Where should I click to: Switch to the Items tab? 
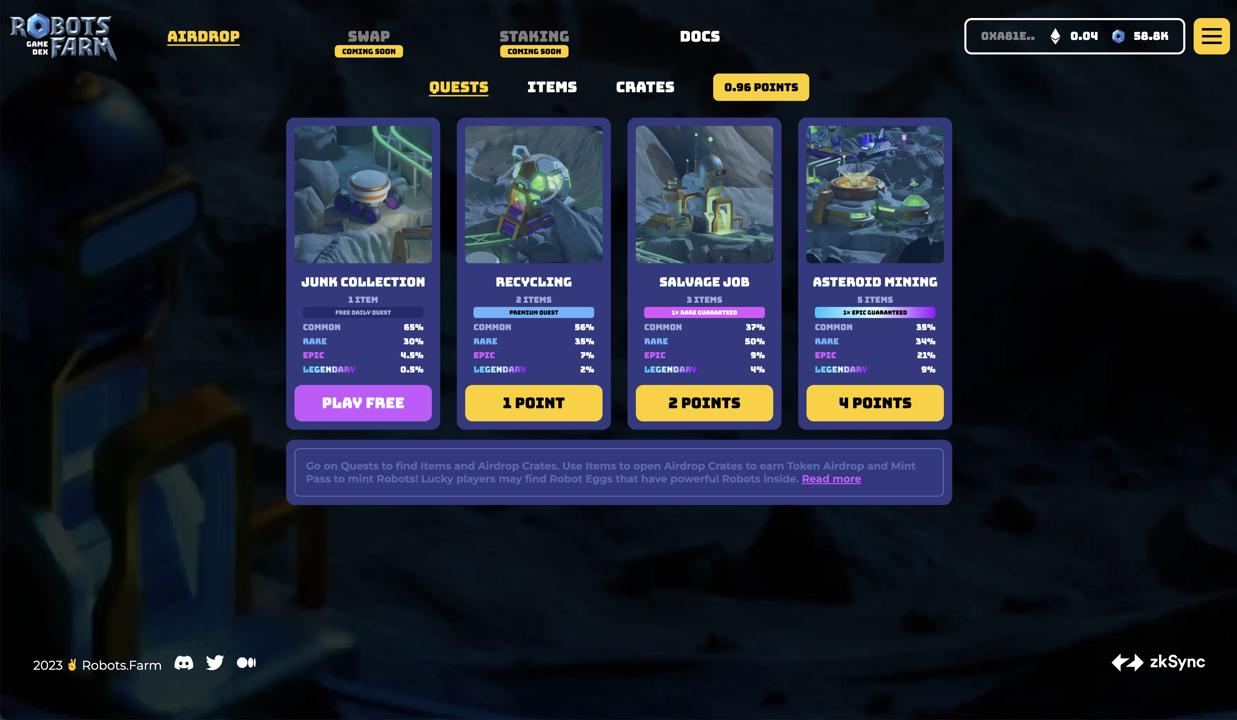552,87
